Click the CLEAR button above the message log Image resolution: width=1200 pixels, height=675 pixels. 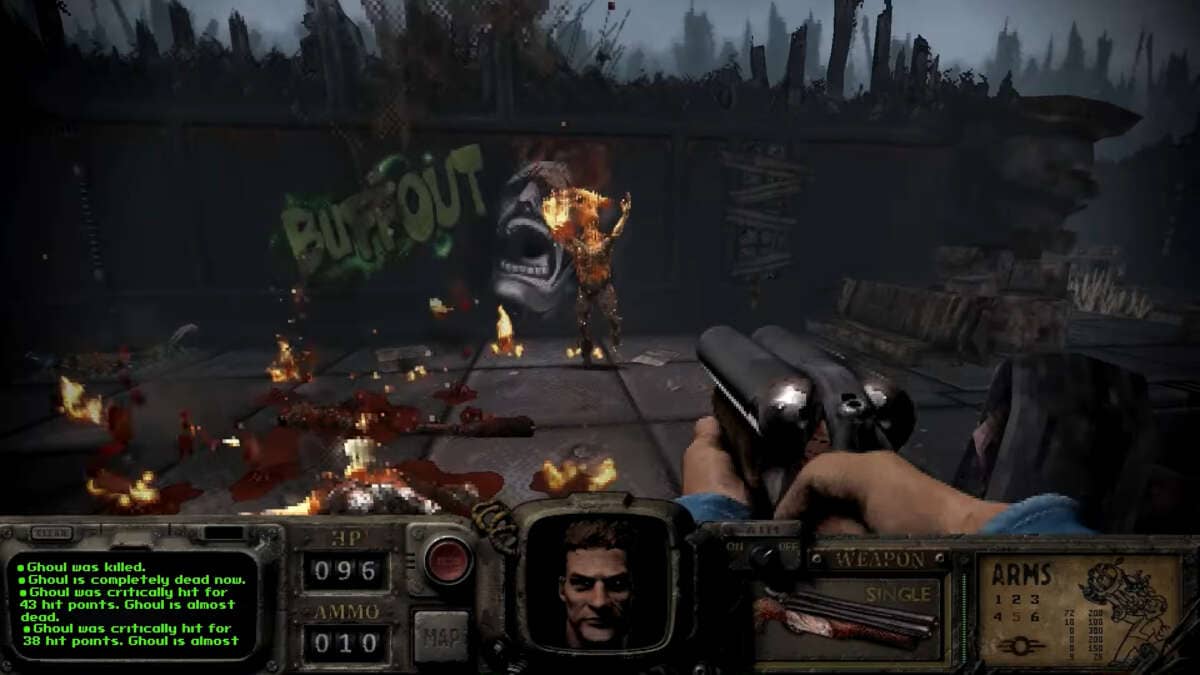[52, 533]
